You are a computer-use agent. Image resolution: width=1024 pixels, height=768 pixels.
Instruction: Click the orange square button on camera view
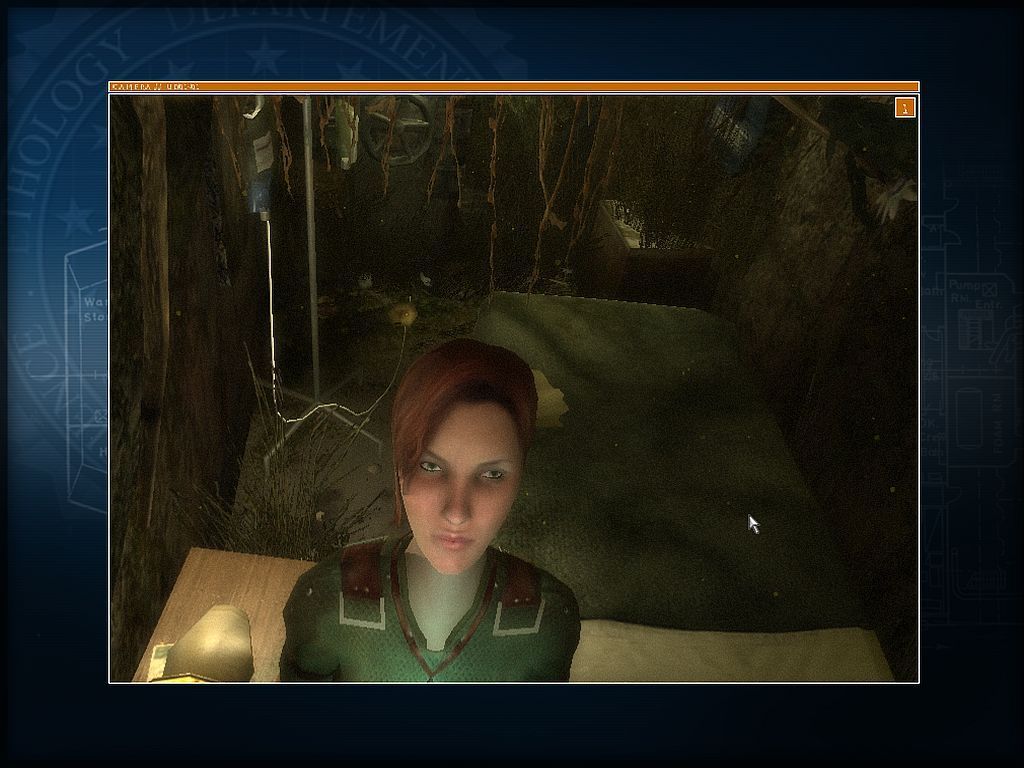point(905,107)
